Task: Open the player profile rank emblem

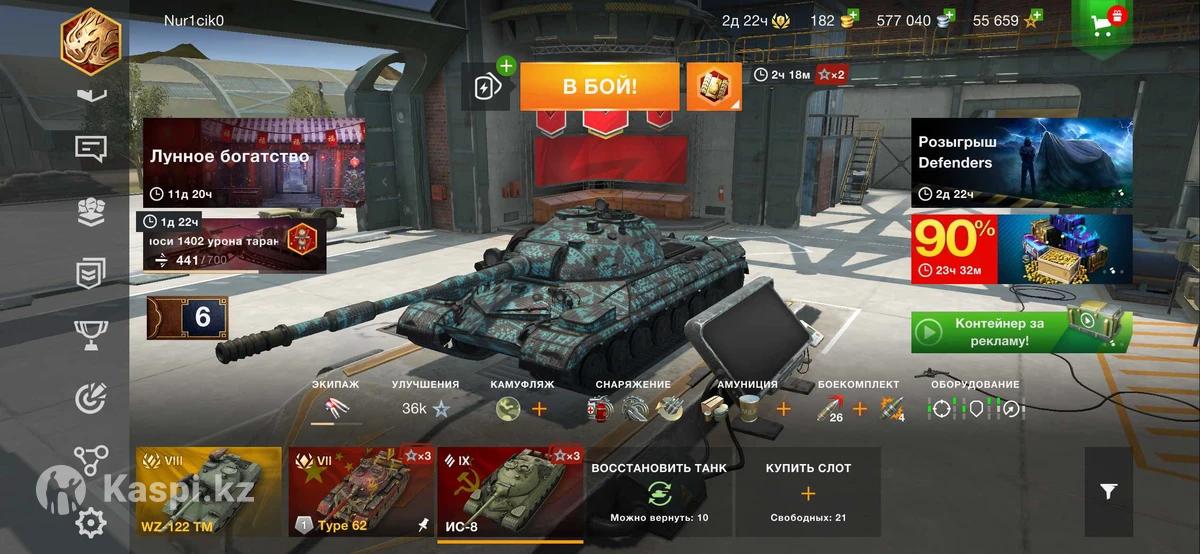Action: pos(91,38)
